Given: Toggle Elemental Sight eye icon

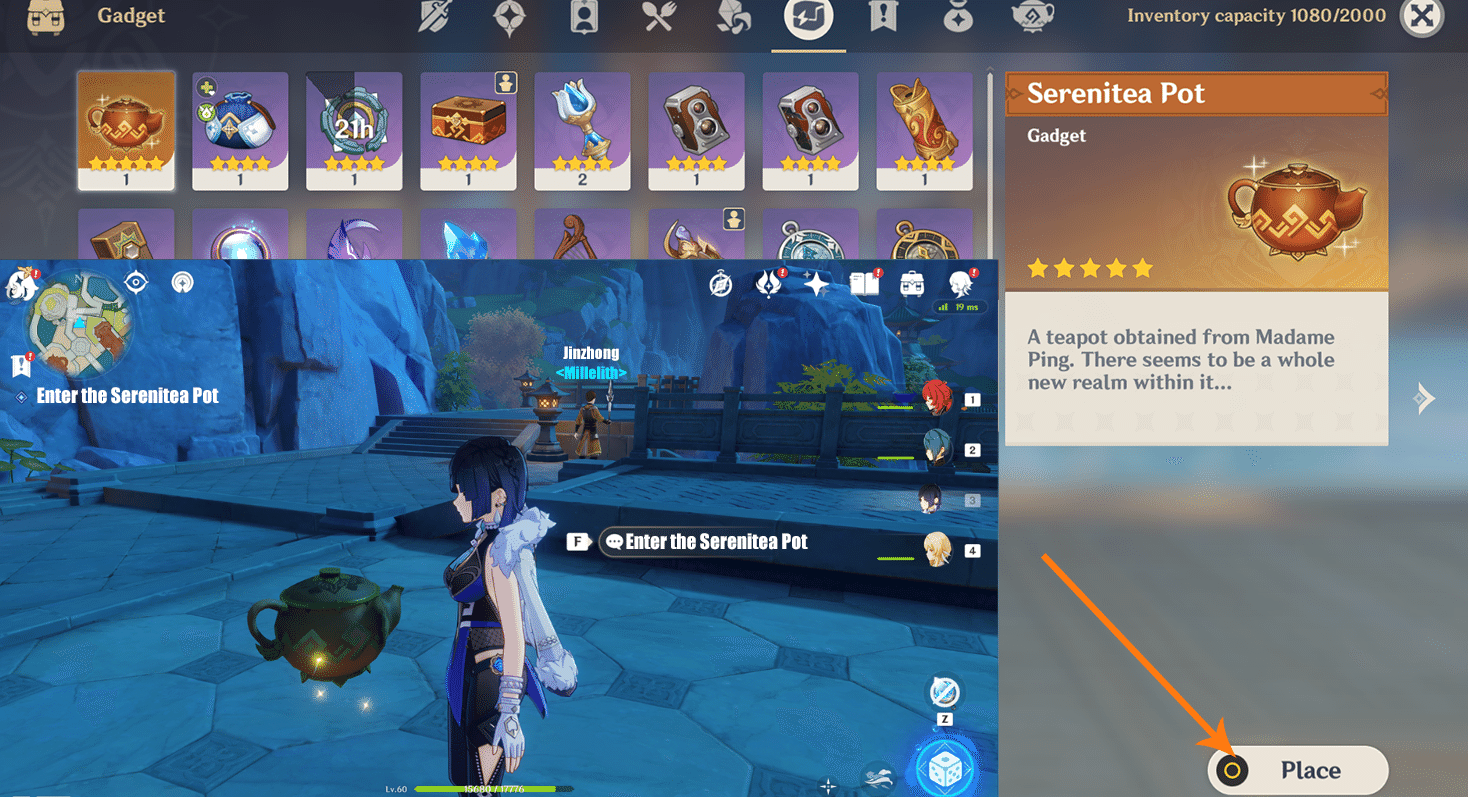Looking at the screenshot, I should [135, 283].
